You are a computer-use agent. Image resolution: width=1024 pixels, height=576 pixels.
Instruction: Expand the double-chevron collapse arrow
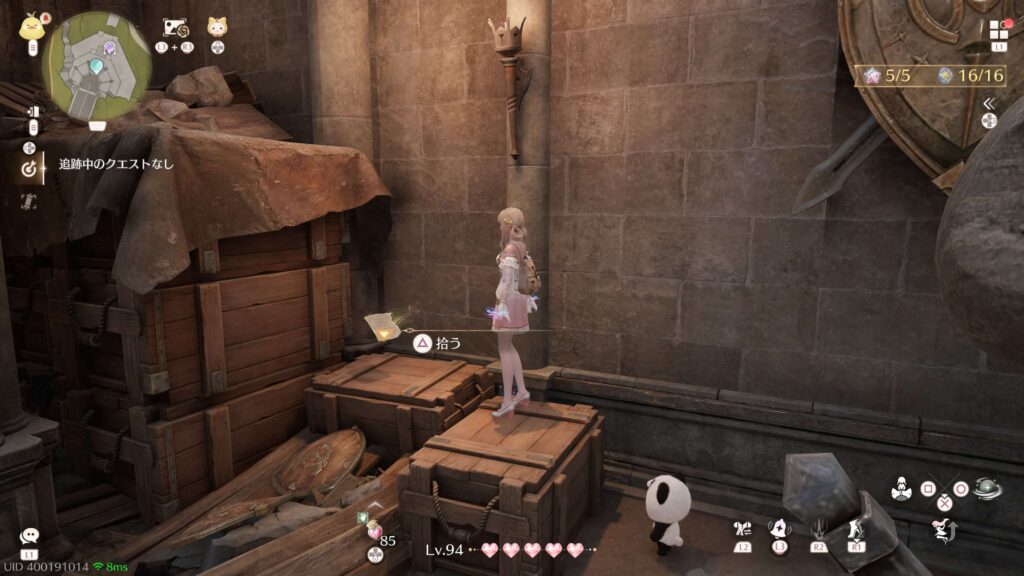989,103
